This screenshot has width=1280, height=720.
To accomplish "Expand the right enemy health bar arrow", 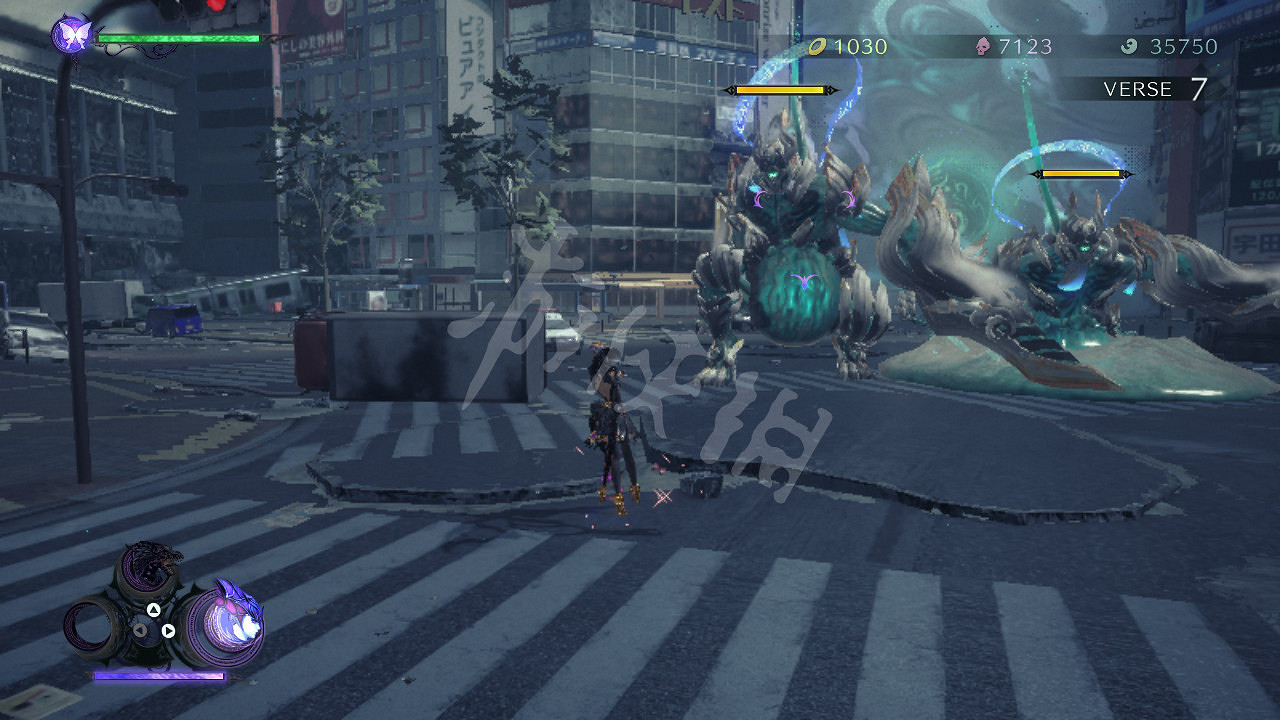I will click(1130, 172).
